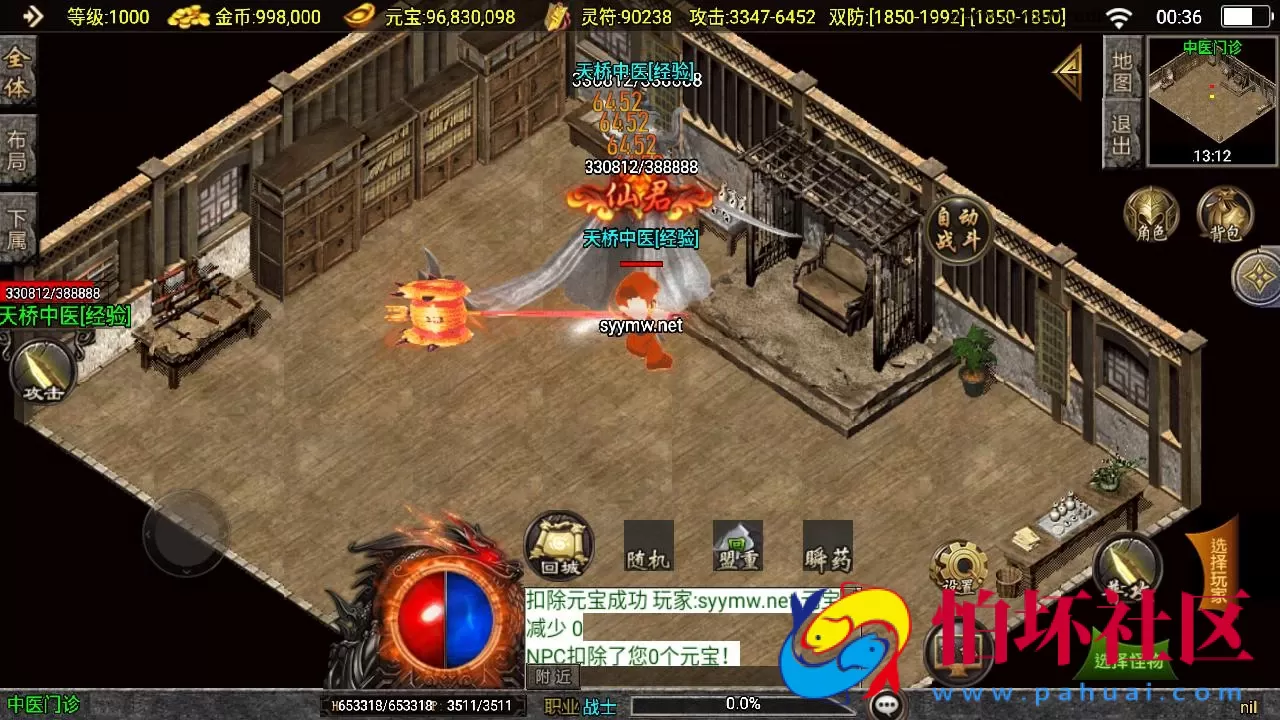
Task: Open the 角色 character helmet icon
Action: [1152, 214]
